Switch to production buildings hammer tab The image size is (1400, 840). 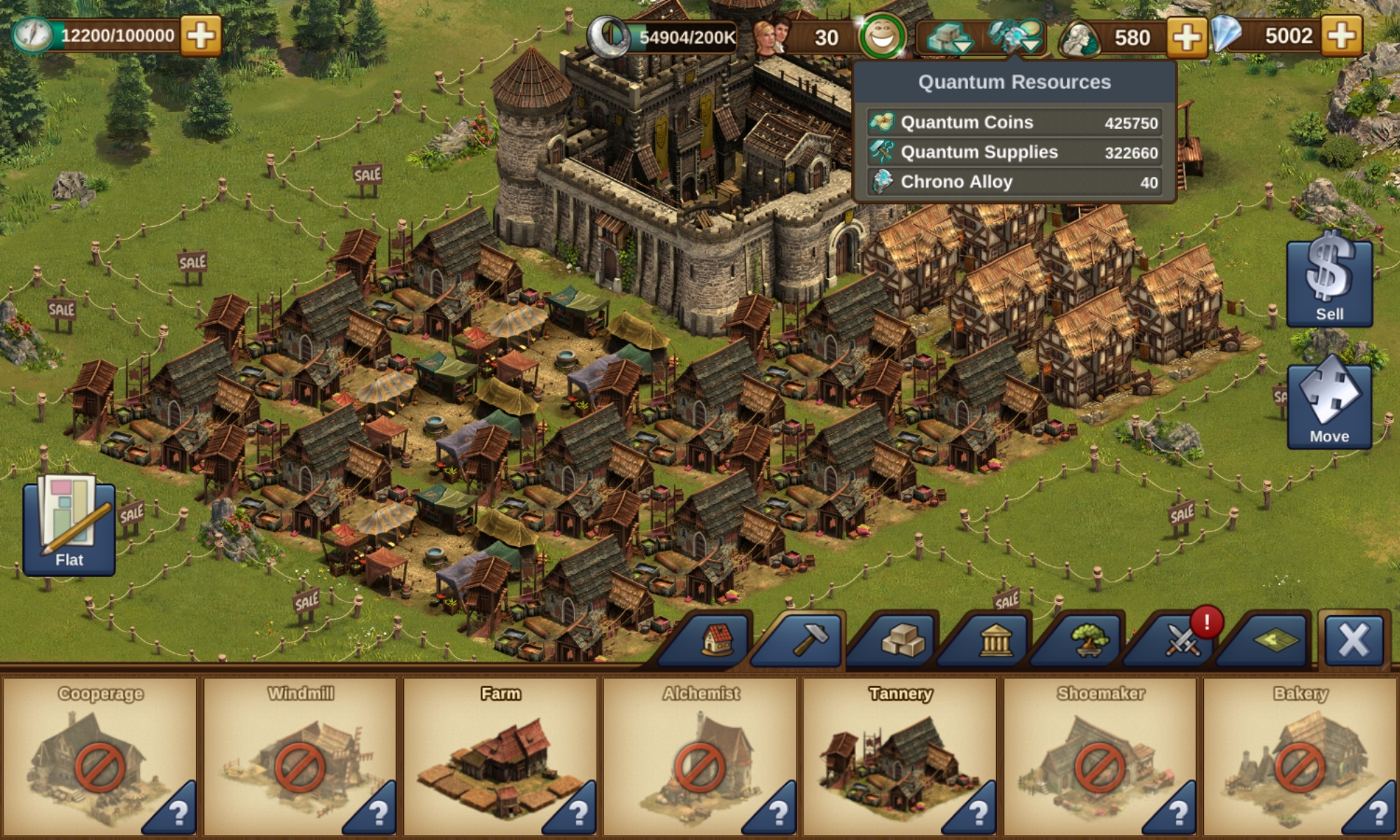pyautogui.click(x=809, y=640)
